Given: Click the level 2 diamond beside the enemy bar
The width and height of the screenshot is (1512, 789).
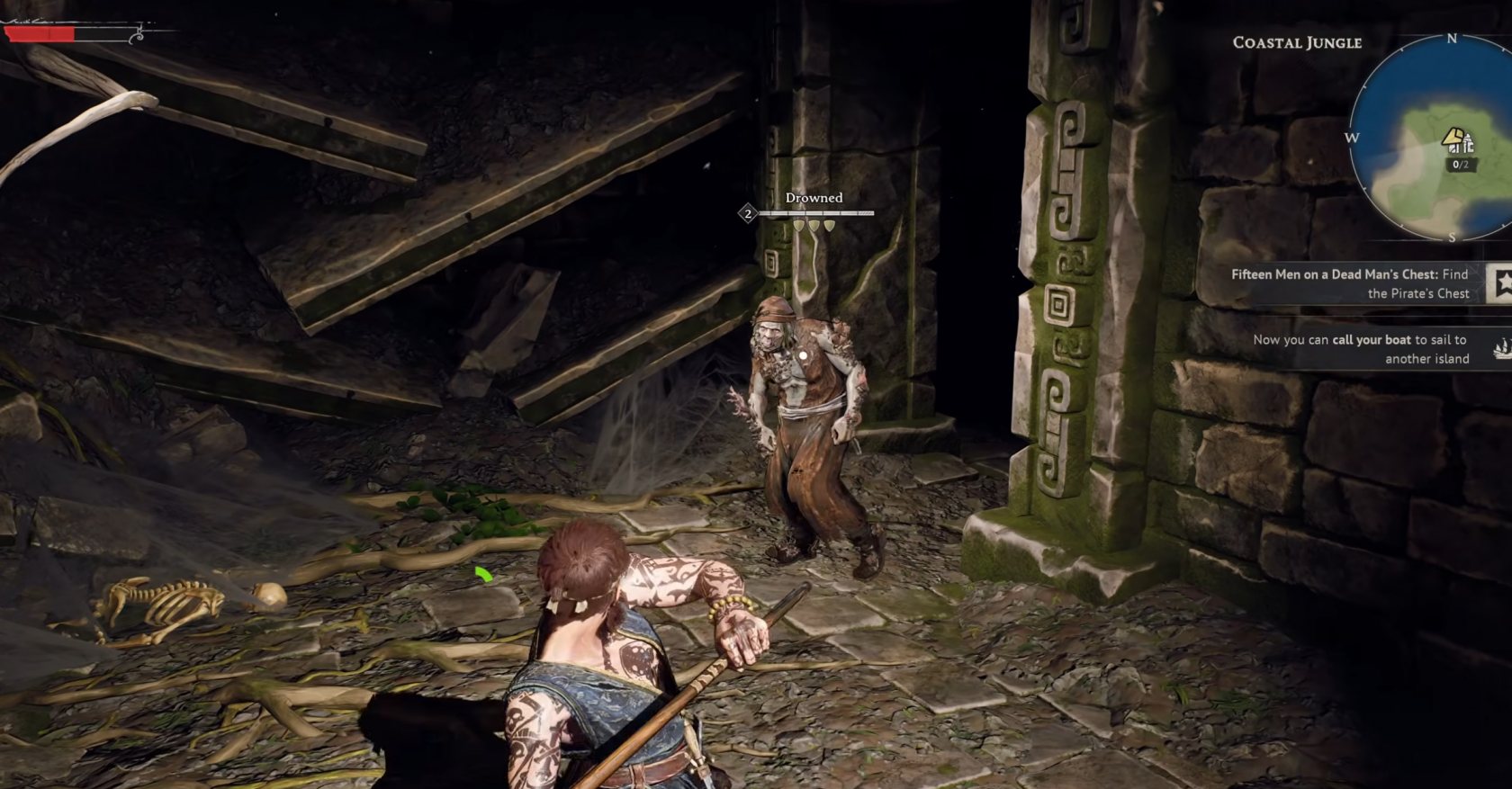Looking at the screenshot, I should (x=746, y=214).
